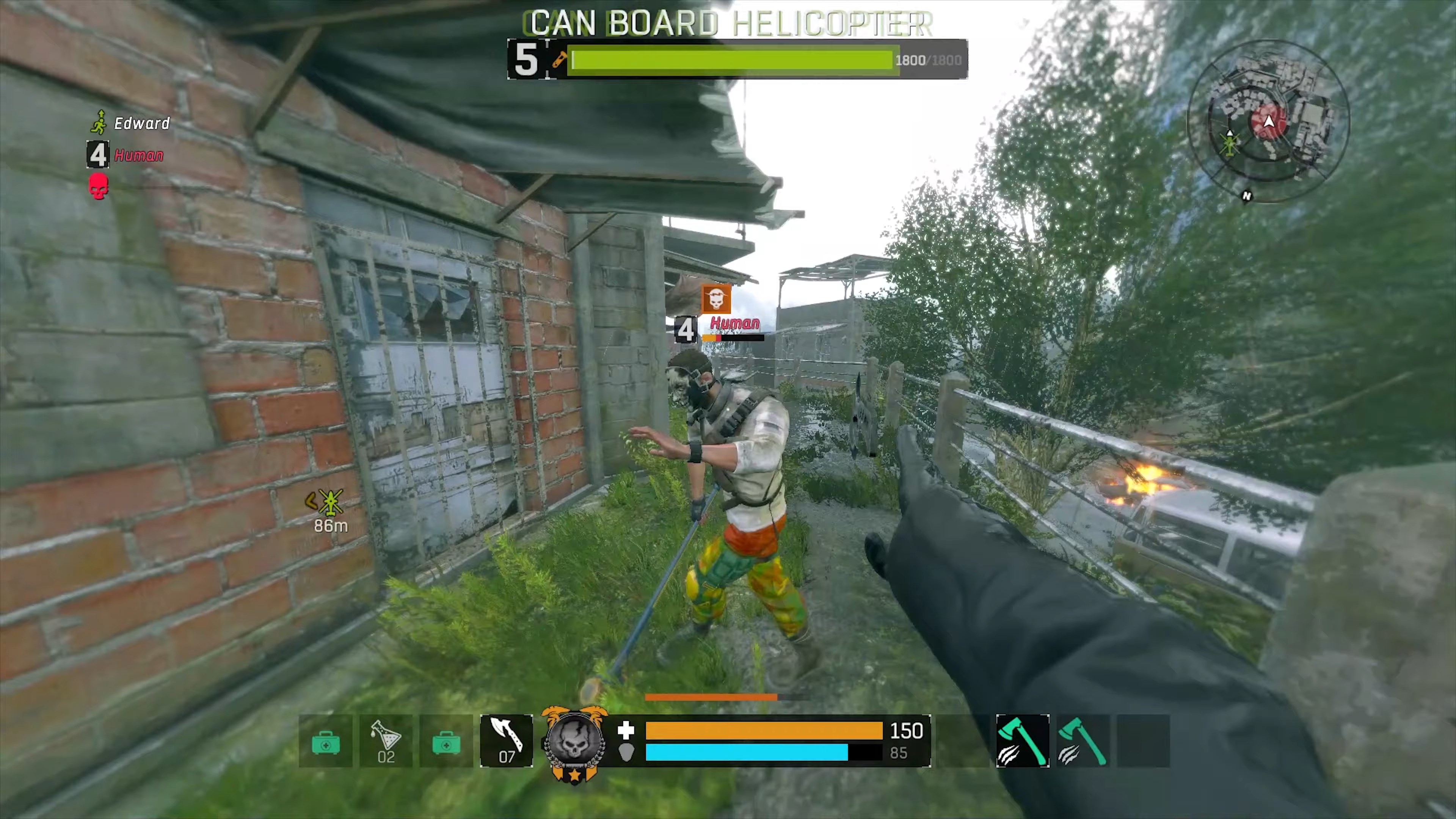The height and width of the screenshot is (819, 1456).
Task: Select the medkit in the first quick slot
Action: click(x=326, y=742)
